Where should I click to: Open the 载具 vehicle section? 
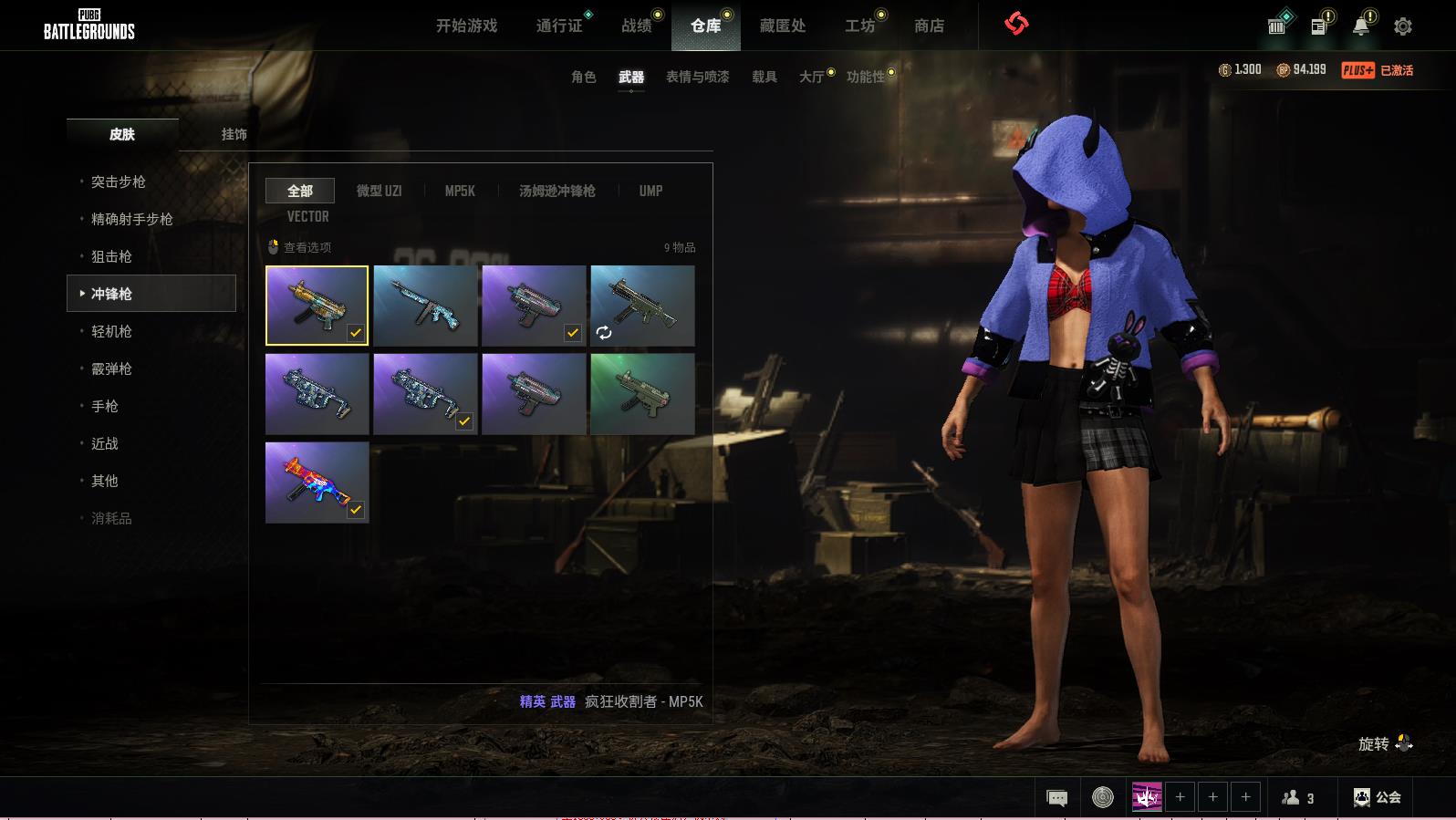coord(764,77)
